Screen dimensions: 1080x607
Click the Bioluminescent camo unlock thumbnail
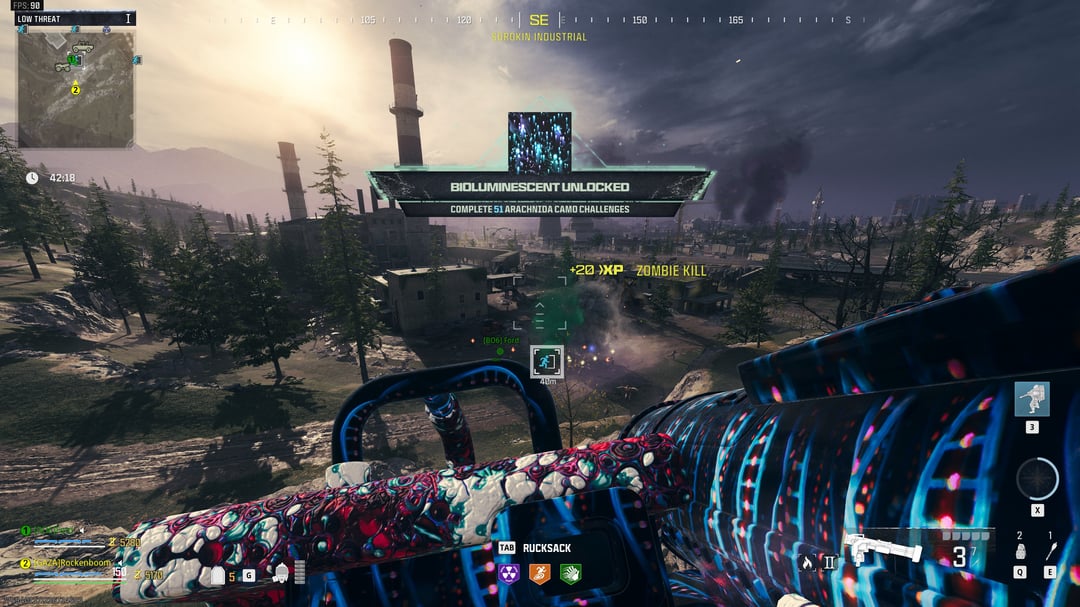click(x=540, y=142)
